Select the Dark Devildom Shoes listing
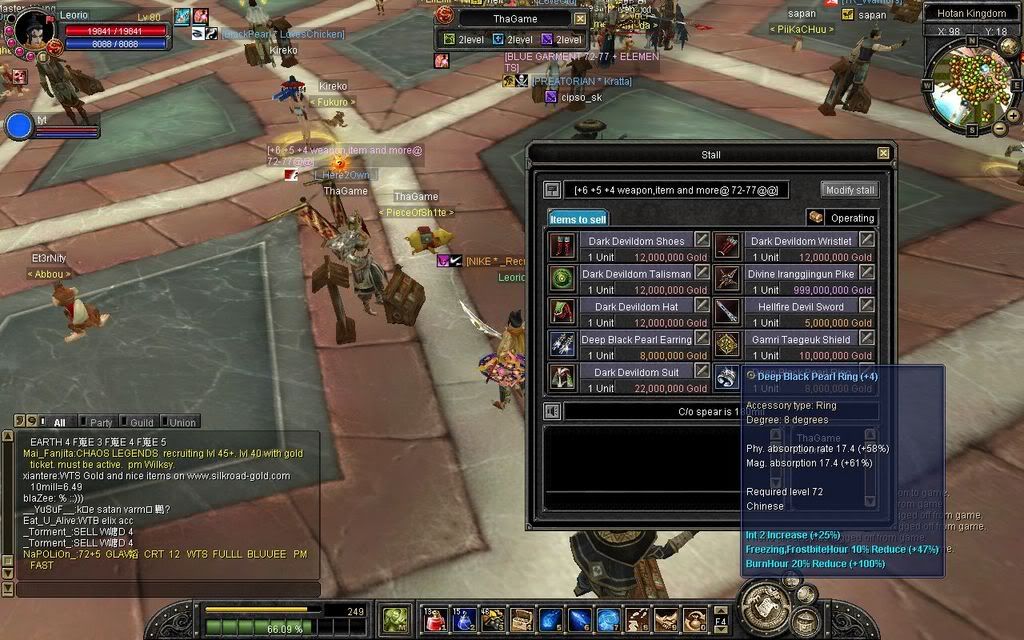The image size is (1024, 640). pyautogui.click(x=635, y=241)
